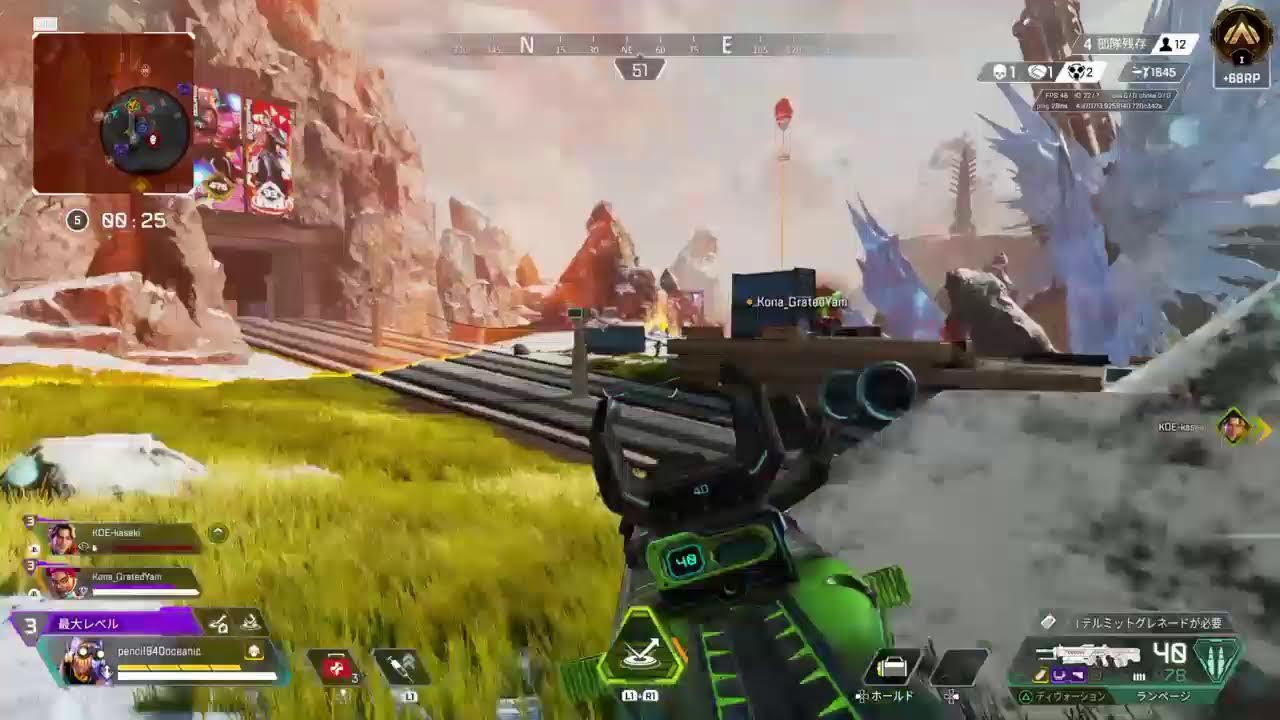Click the knockdown counter showing 2

click(1078, 72)
